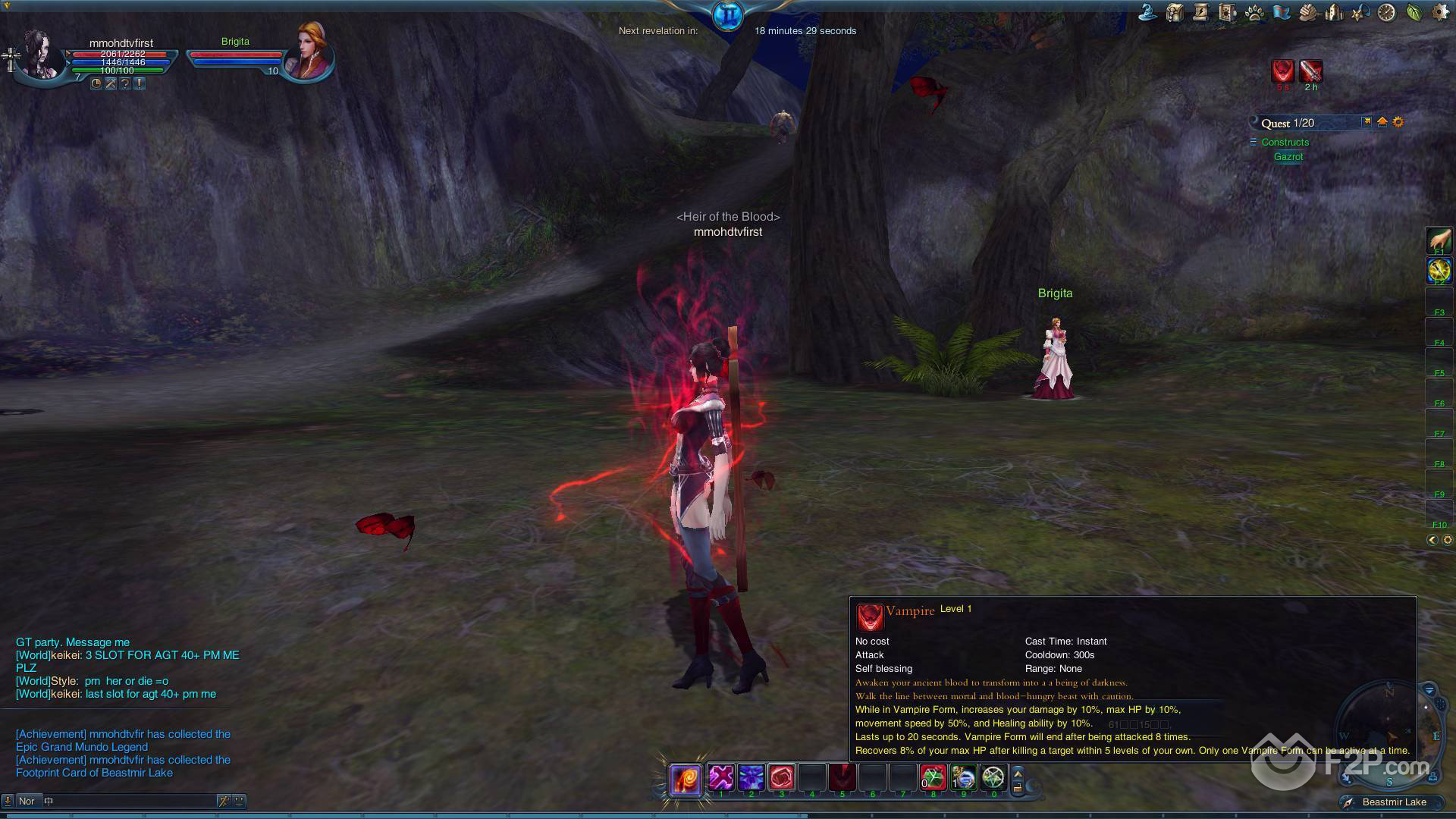Open the backpack inventory icon
1456x819 pixels.
[x=1175, y=12]
